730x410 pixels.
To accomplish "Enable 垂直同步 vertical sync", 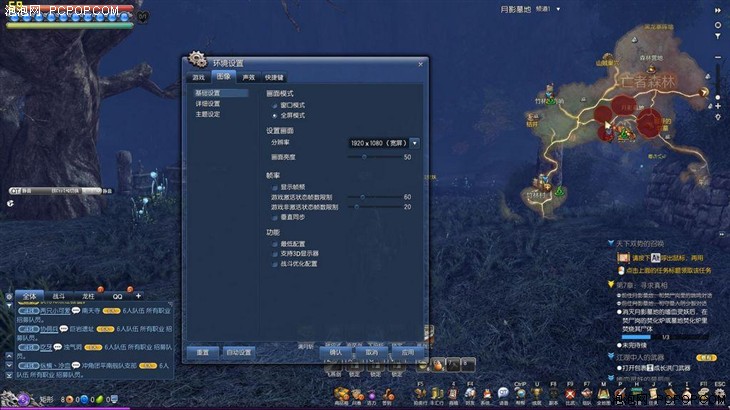I will [x=274, y=216].
